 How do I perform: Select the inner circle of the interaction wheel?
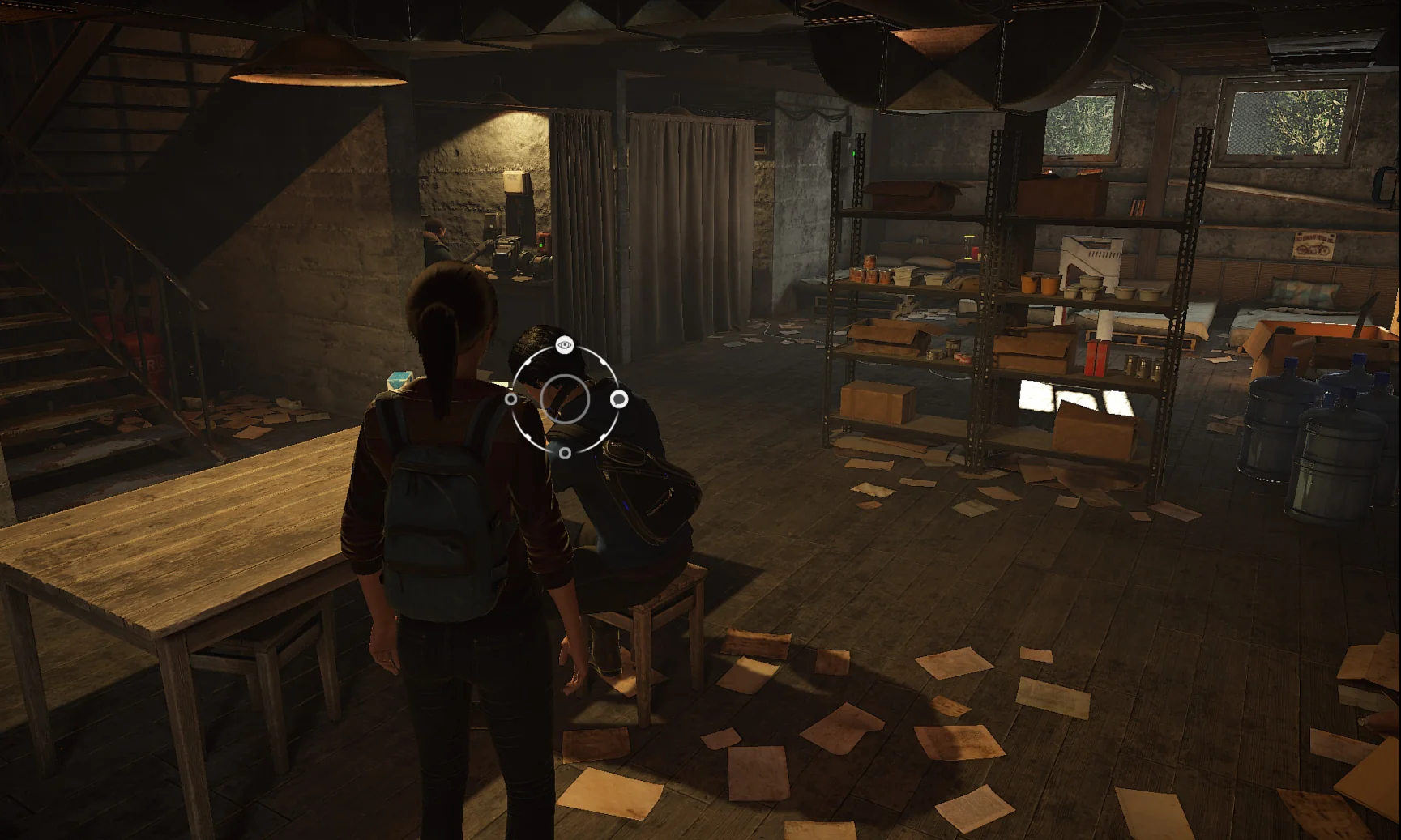565,398
